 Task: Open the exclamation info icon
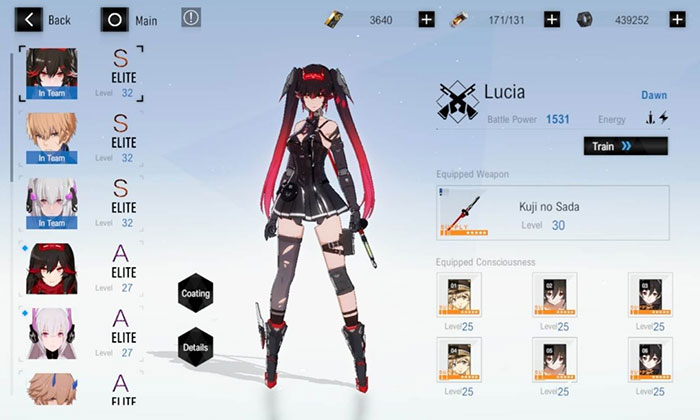(x=192, y=17)
